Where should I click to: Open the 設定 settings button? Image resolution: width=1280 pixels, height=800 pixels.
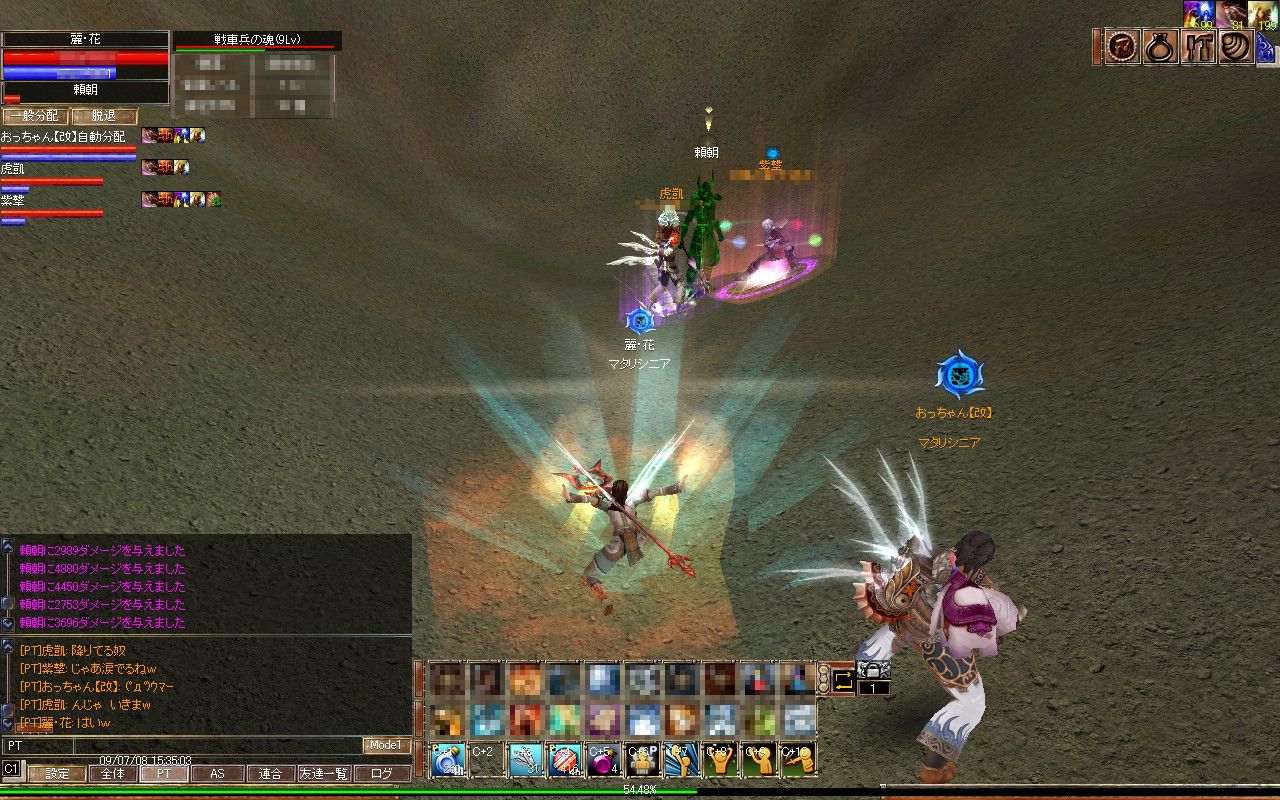(57, 773)
